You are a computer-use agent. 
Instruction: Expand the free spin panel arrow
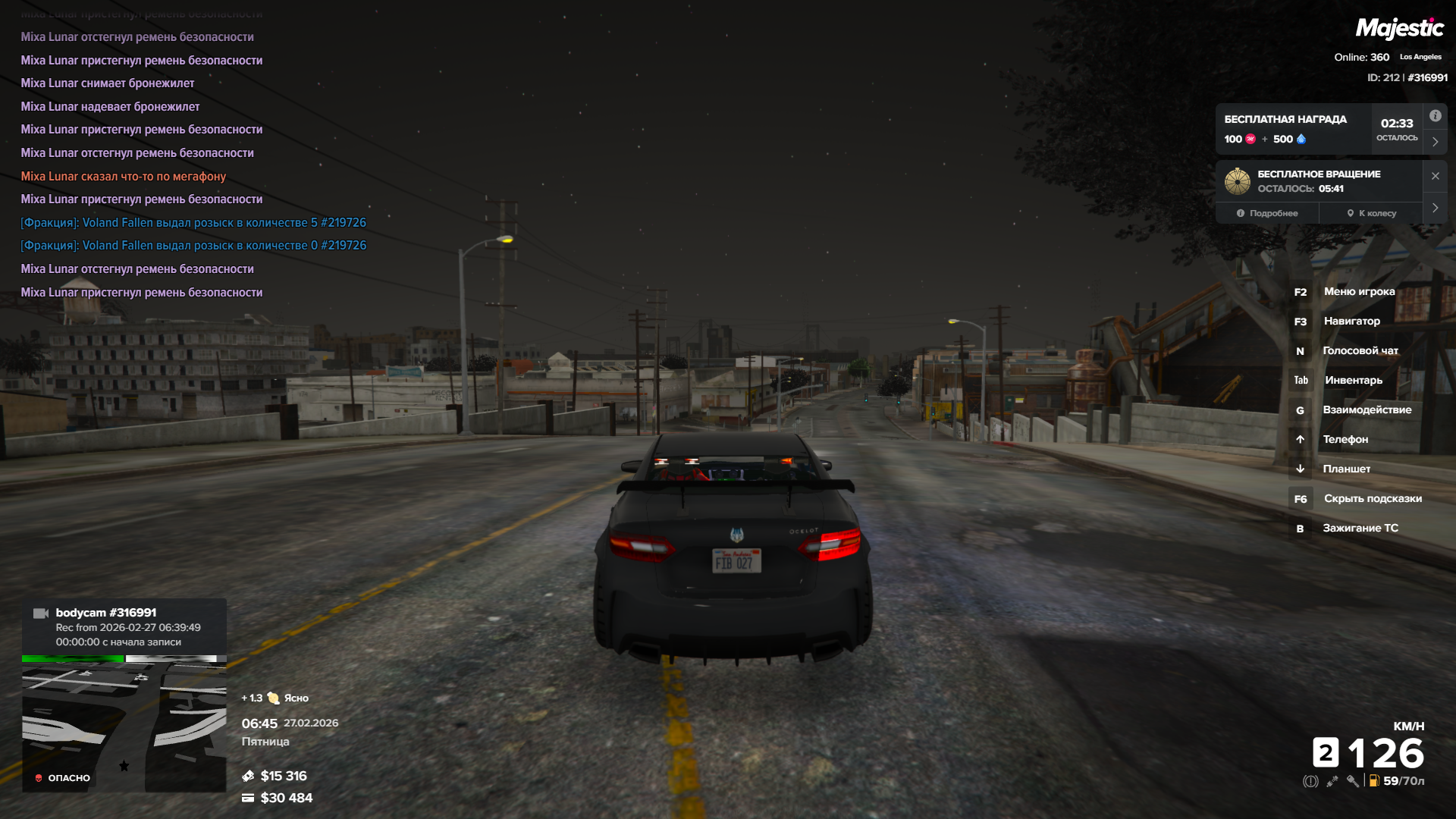1435,208
